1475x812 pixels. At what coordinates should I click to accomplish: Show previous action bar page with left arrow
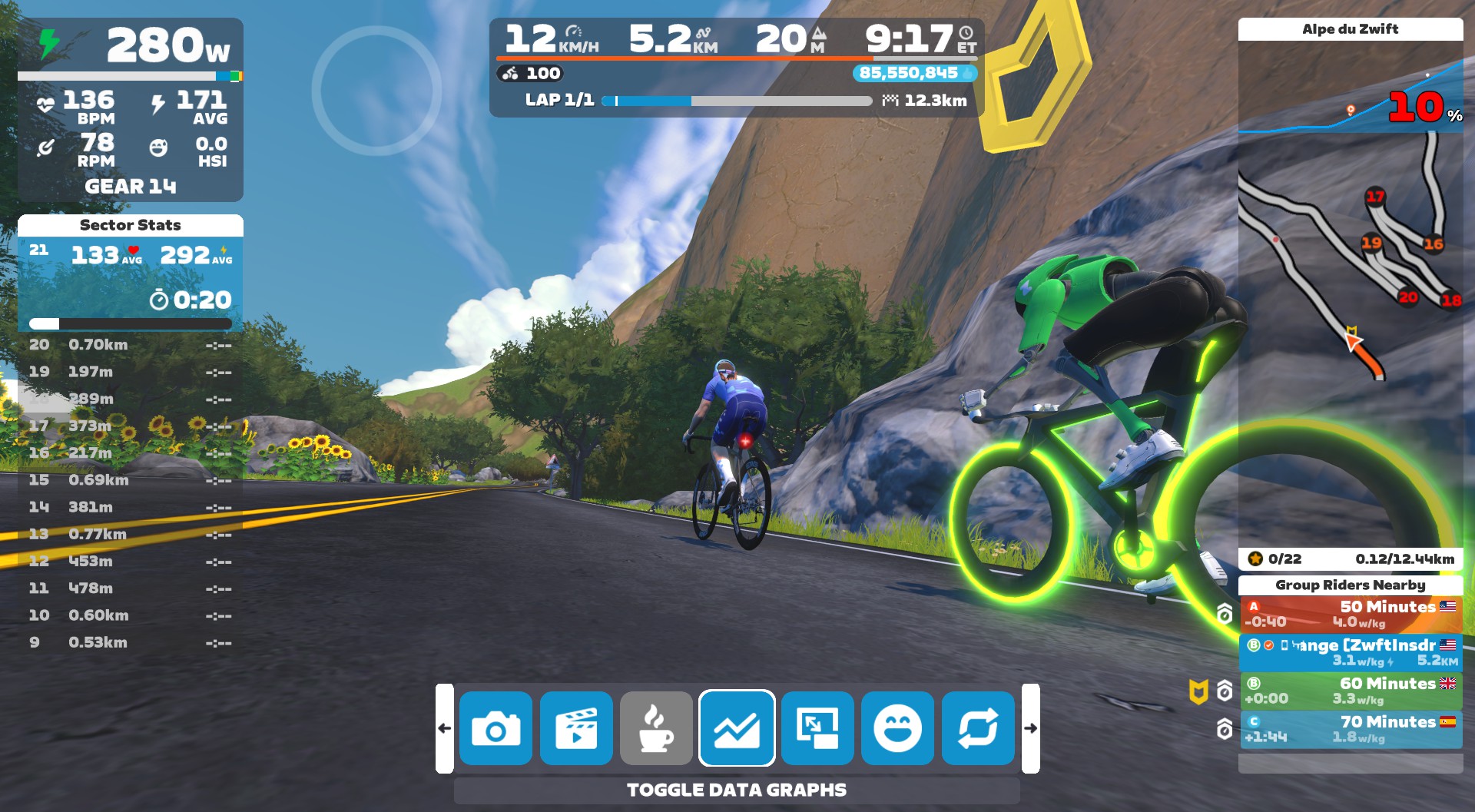[x=445, y=728]
